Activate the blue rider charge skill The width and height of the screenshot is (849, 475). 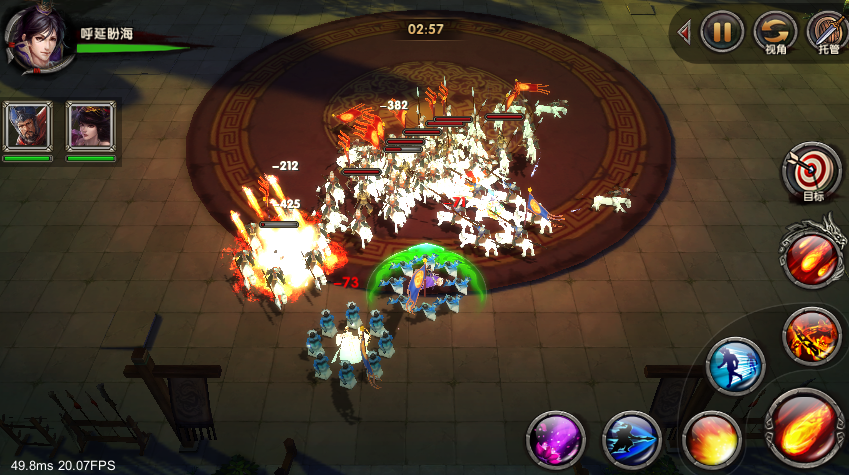(631, 440)
